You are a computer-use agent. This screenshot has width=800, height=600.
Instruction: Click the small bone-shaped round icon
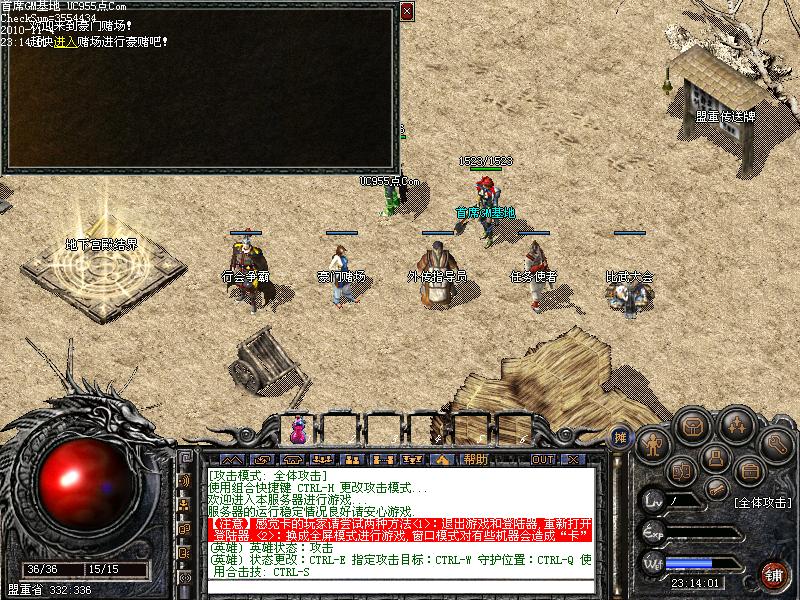click(x=716, y=488)
